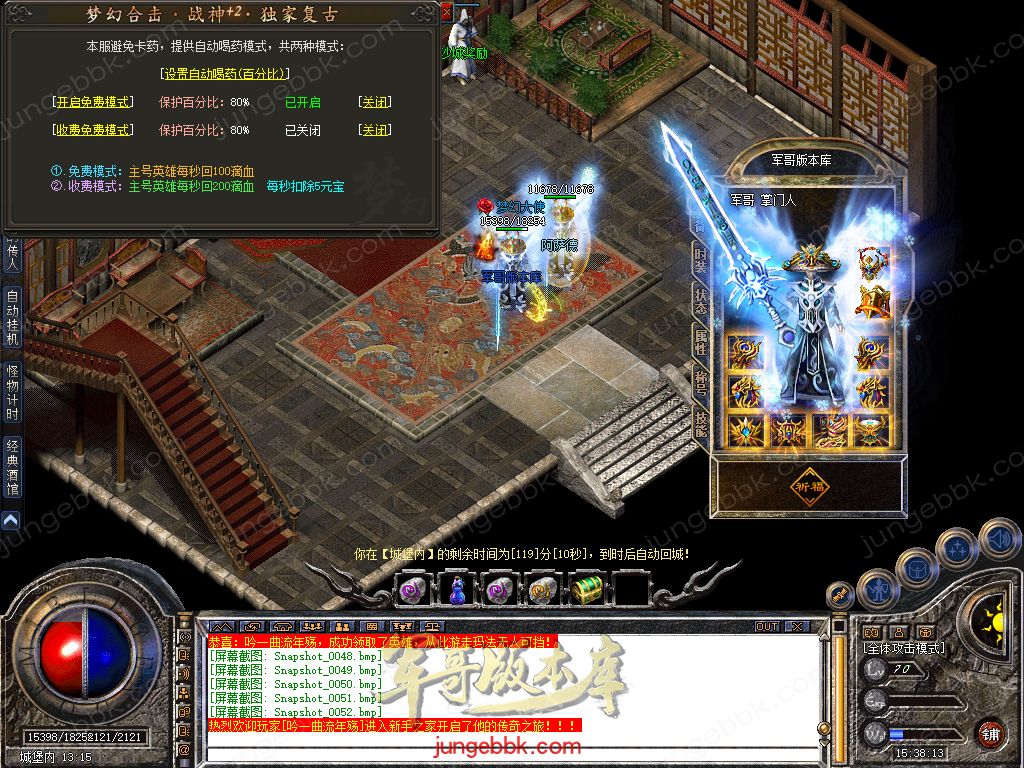Open the bag via the backpack orb
The width and height of the screenshot is (1024, 768).
pyautogui.click(x=917, y=568)
